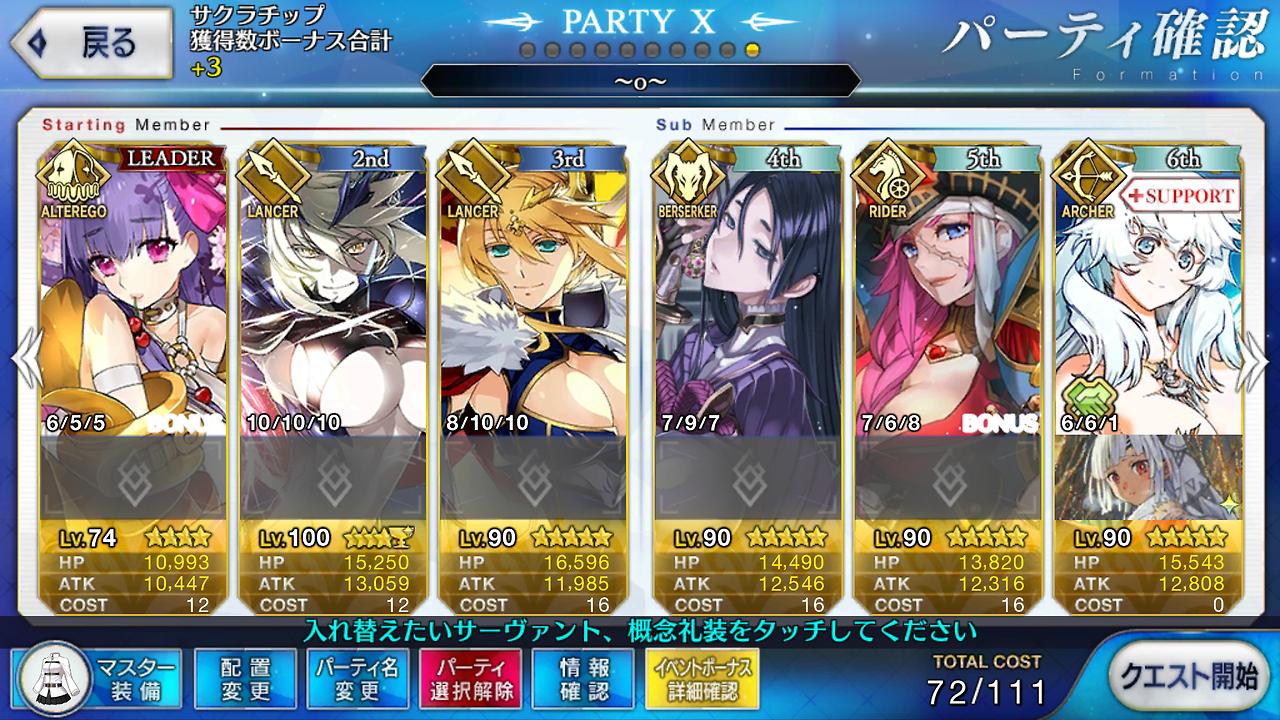This screenshot has width=1280, height=720.
Task: Choose the 5th slot Rider card
Action: (947, 290)
